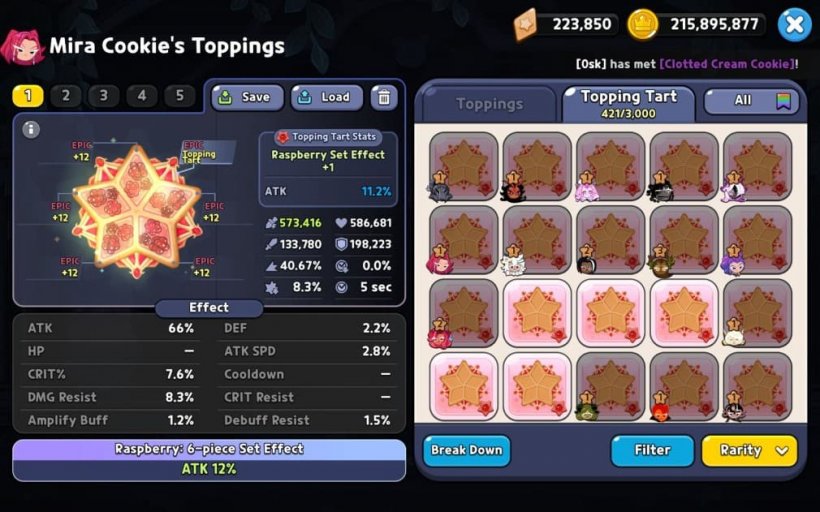Viewport: 820px width, 512px height.
Task: Select the Topping Tart tab
Action: (x=629, y=102)
